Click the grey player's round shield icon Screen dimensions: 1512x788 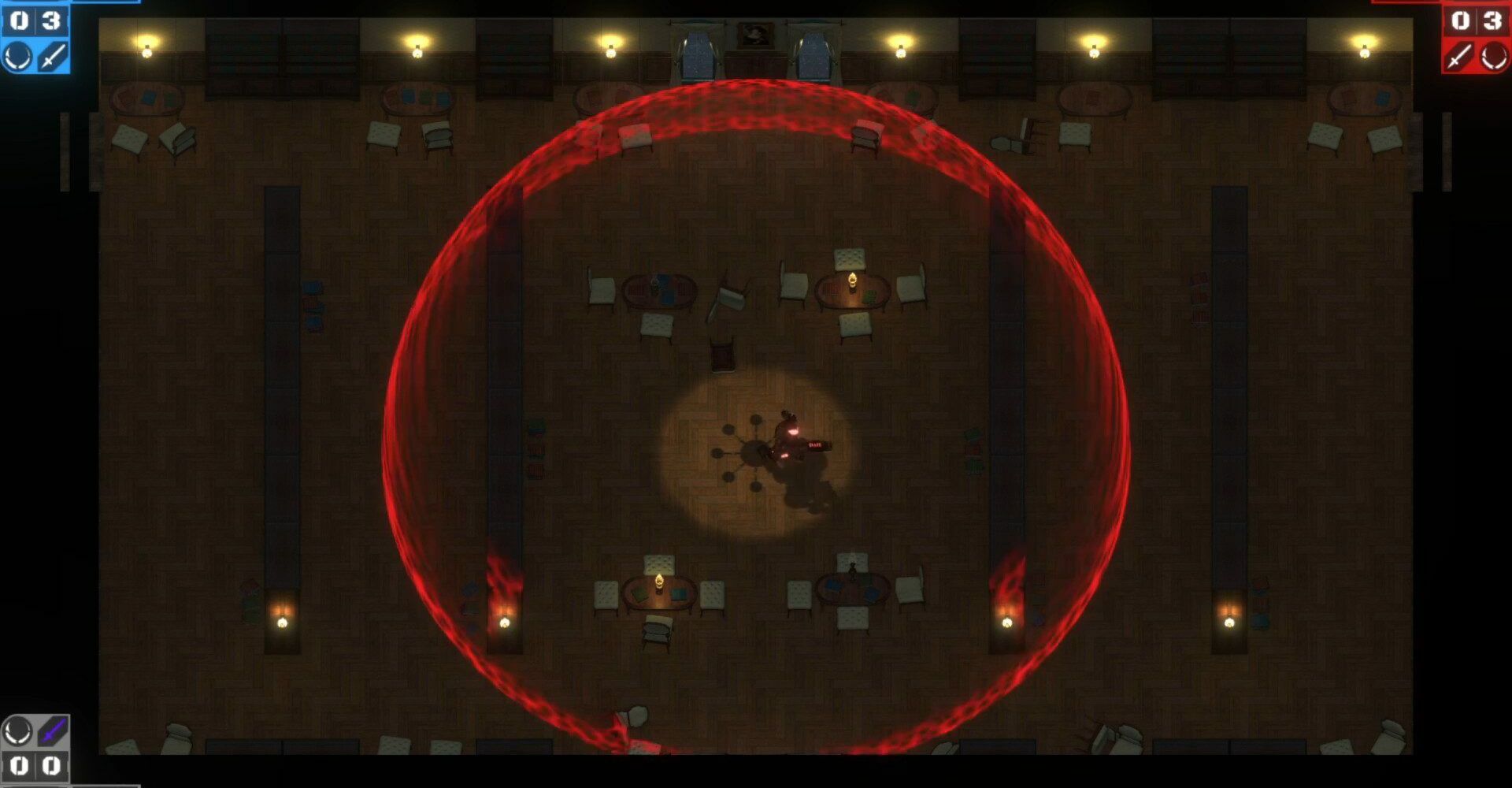tap(18, 731)
